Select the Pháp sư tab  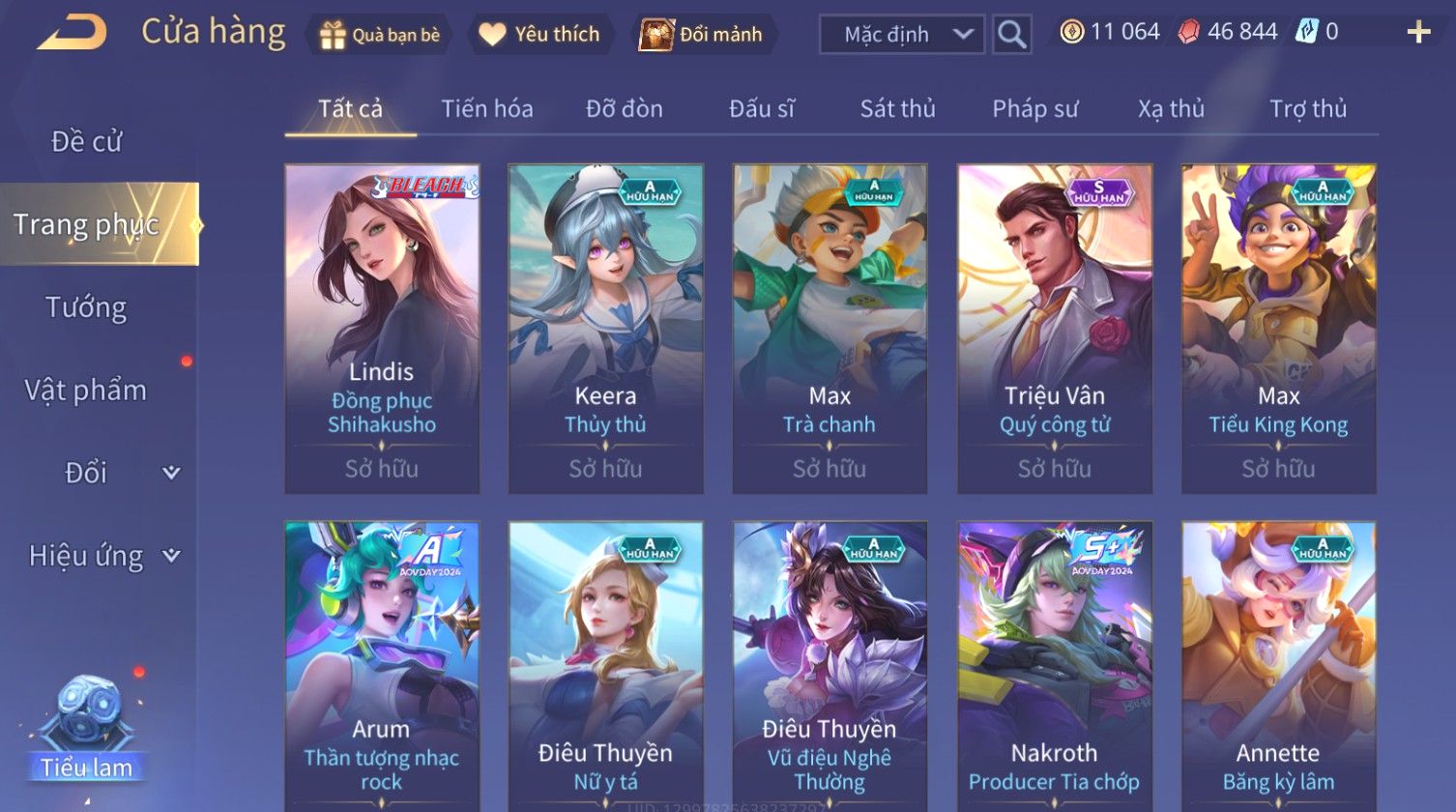1034,109
